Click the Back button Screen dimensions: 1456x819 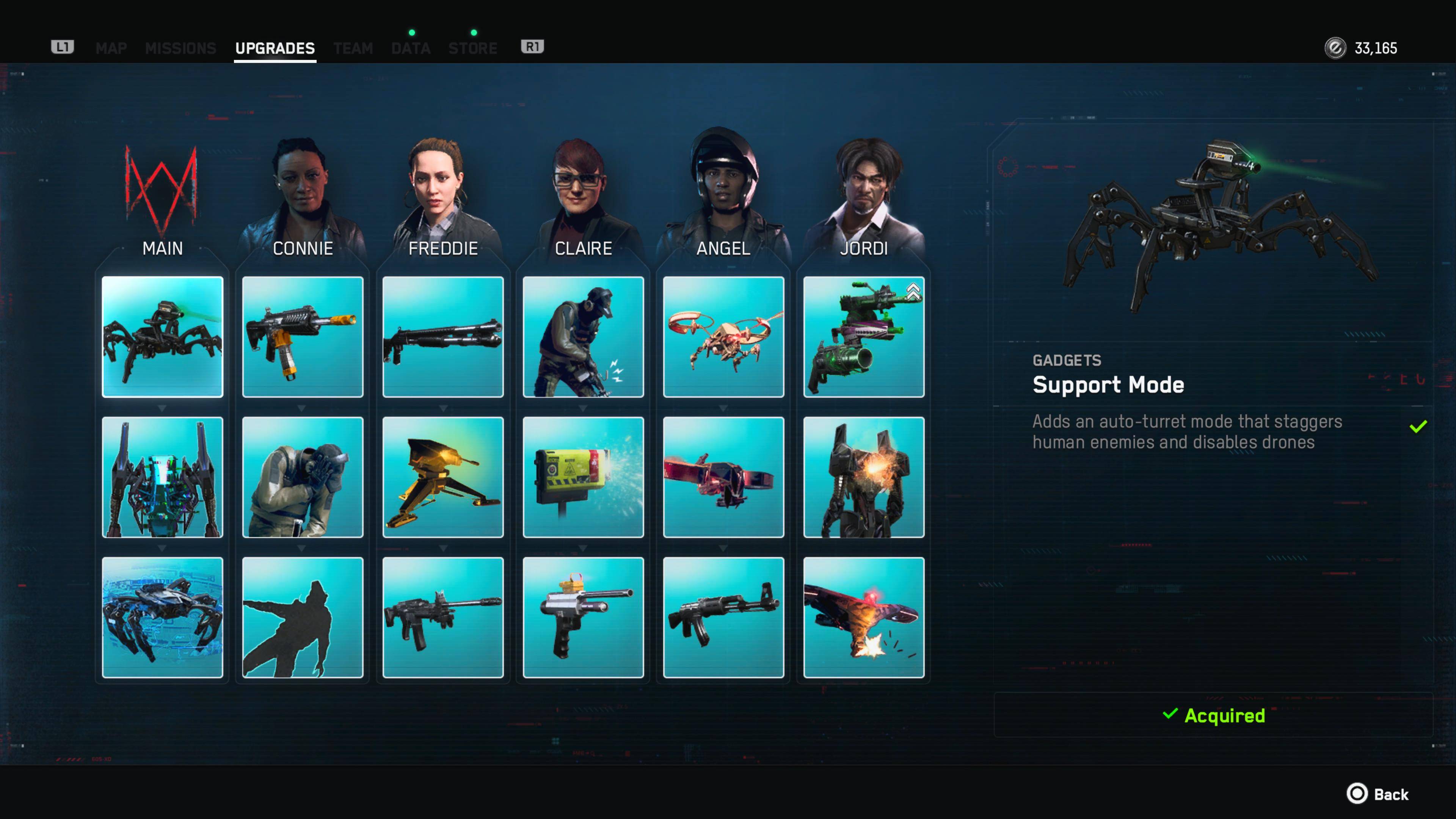point(1378,794)
